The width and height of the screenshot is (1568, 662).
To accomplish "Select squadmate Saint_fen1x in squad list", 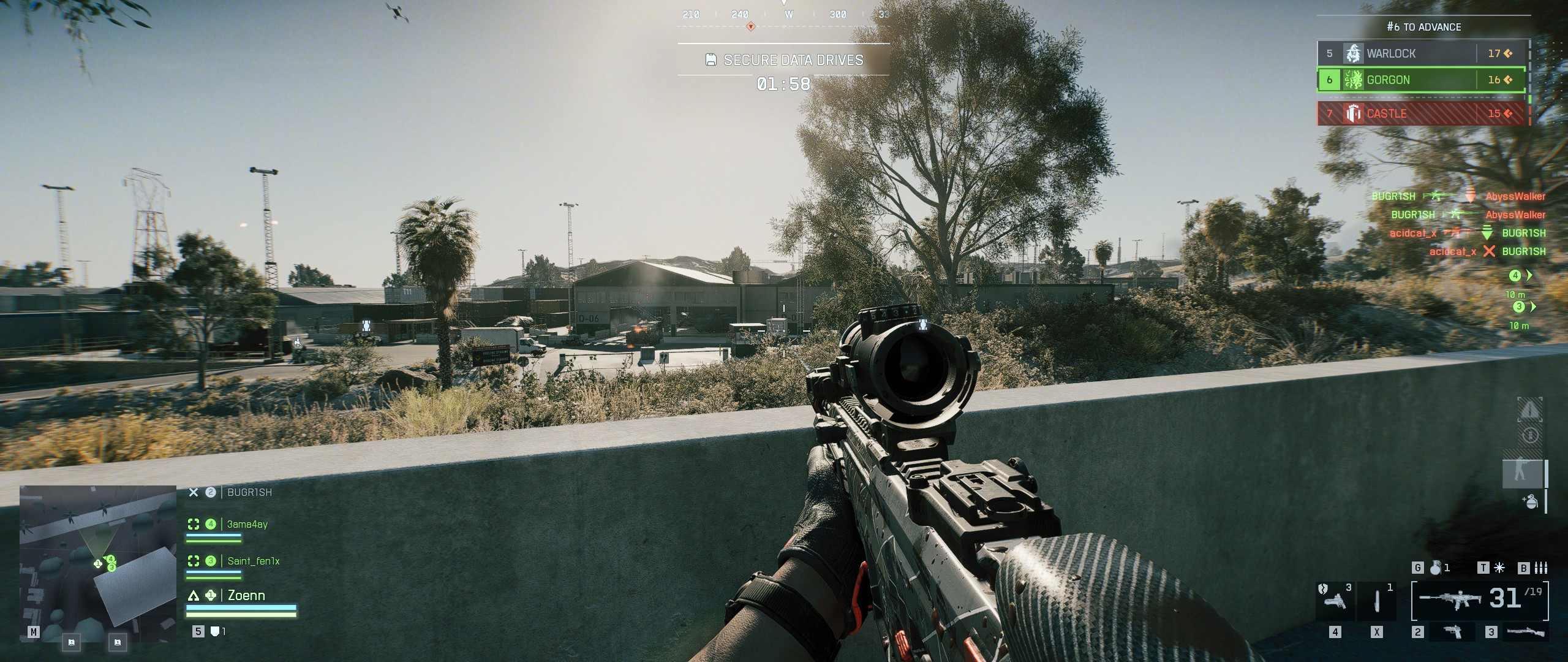I will pyautogui.click(x=253, y=561).
